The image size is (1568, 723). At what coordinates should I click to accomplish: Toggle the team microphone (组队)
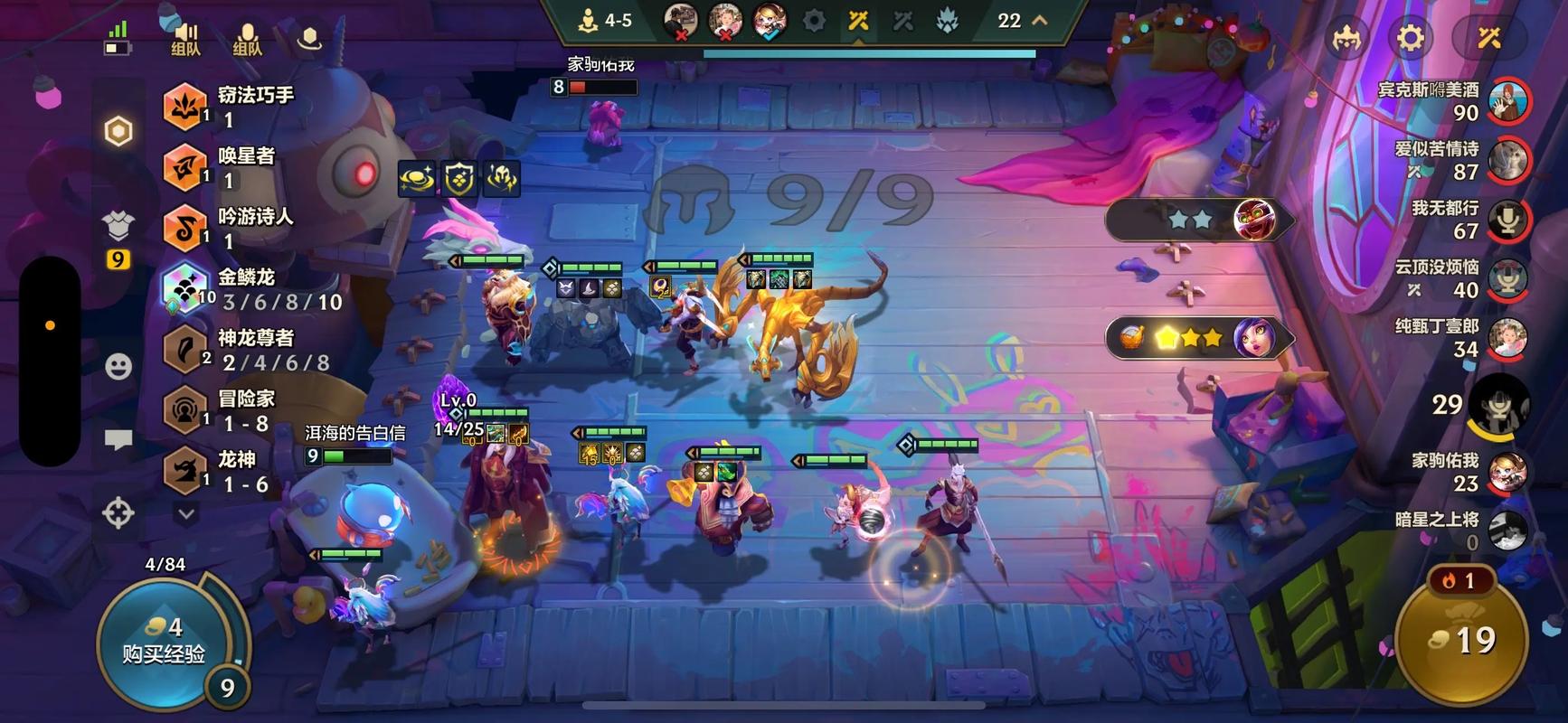point(247,38)
